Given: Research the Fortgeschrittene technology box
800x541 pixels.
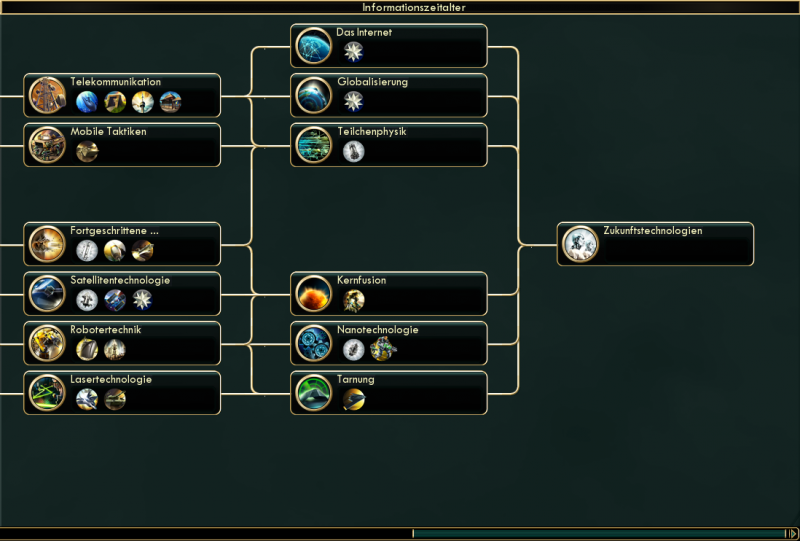Looking at the screenshot, I should pos(122,243).
